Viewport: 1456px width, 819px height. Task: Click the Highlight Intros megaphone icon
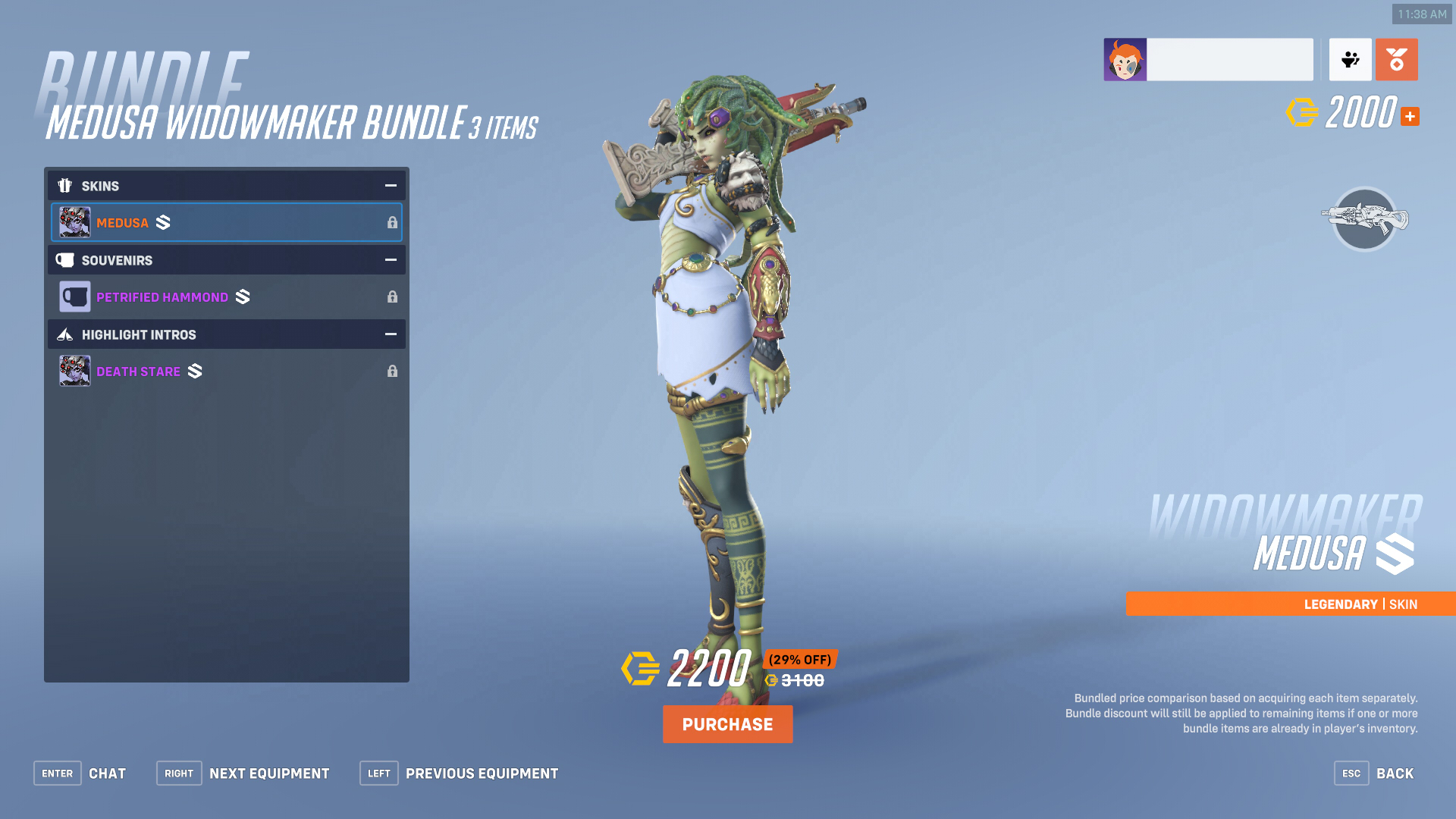coord(65,334)
